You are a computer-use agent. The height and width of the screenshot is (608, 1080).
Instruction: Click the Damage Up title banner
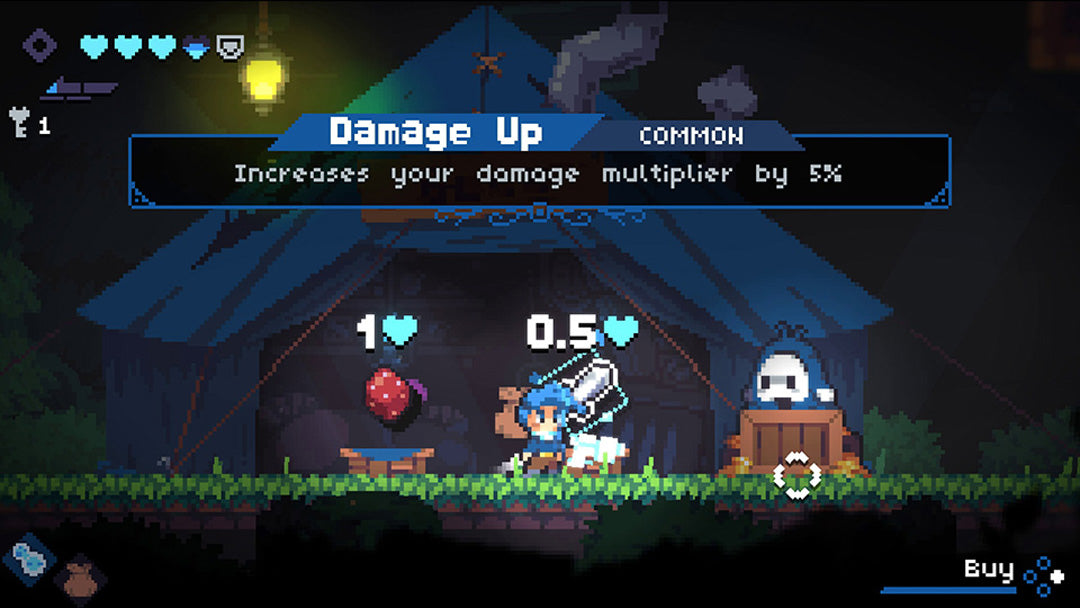[x=436, y=132]
